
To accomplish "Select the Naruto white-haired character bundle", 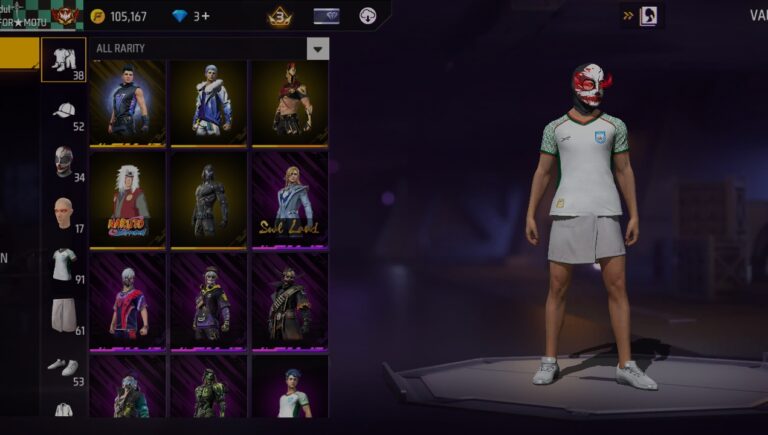I will [127, 198].
